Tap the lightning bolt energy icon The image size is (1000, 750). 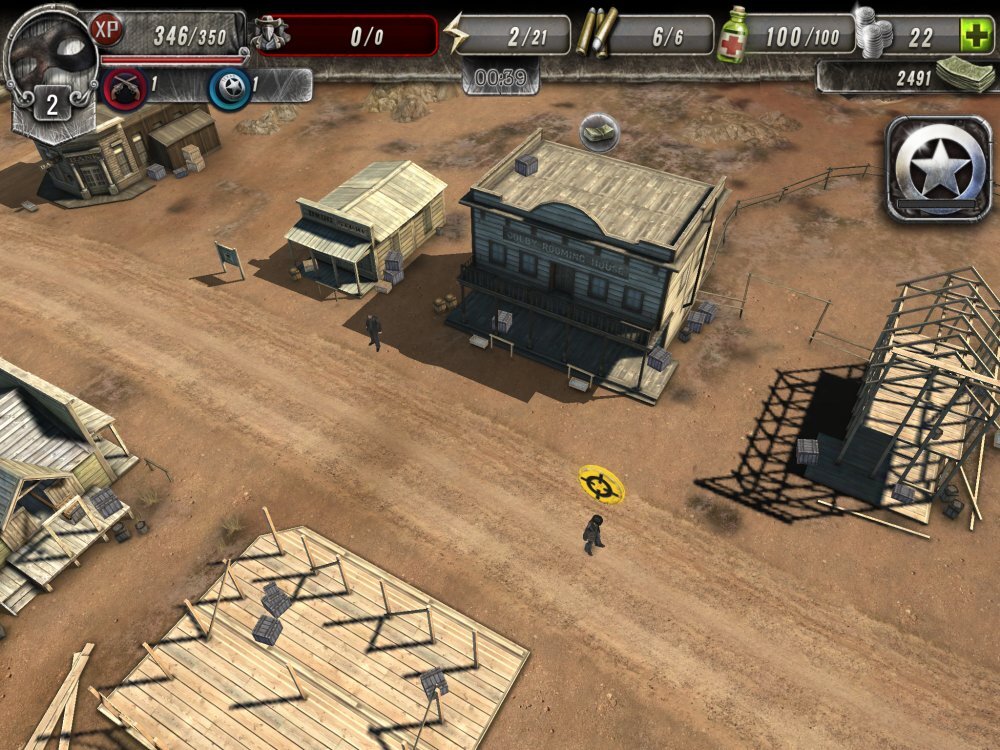[456, 35]
